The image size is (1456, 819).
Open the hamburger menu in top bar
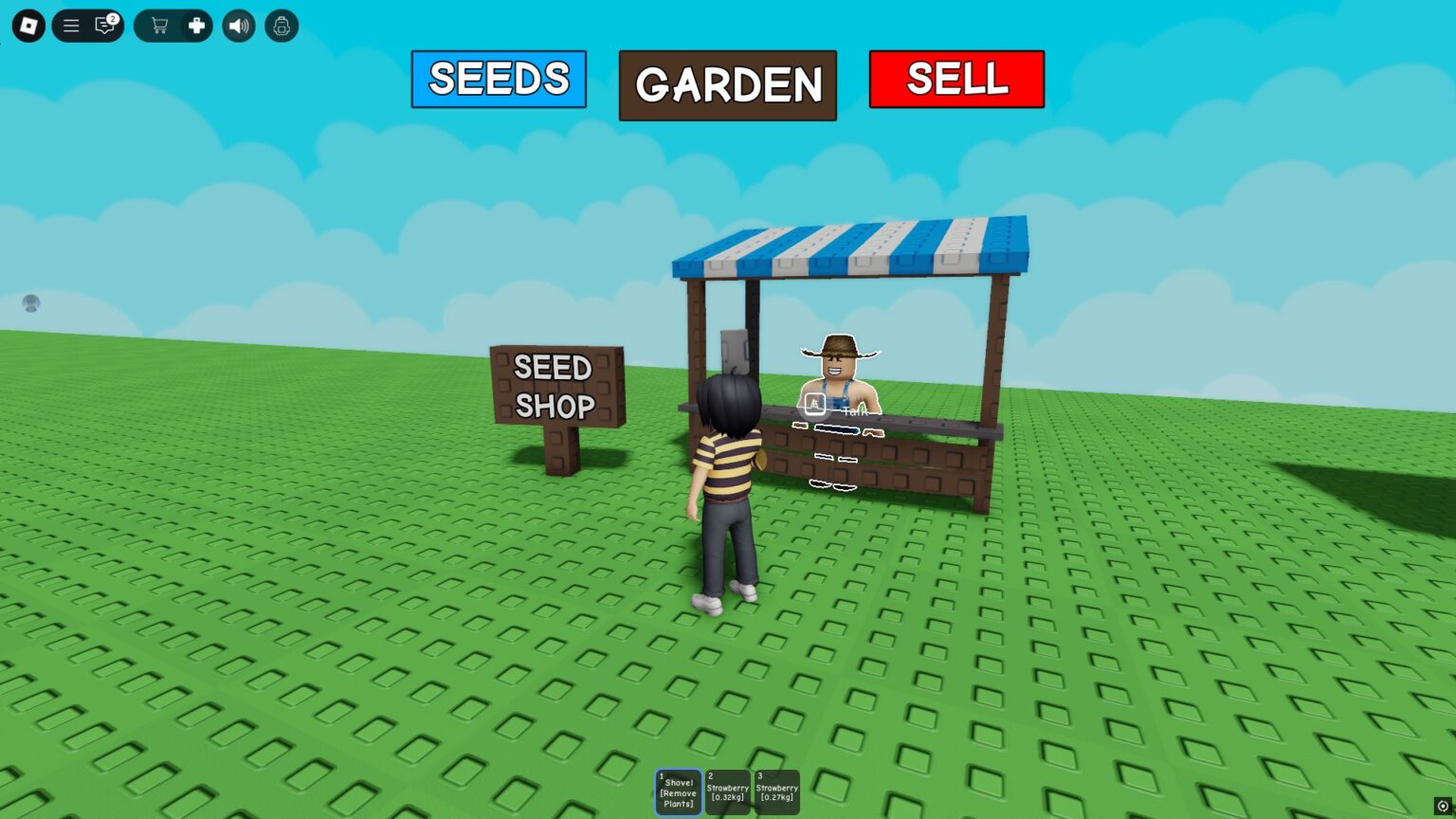pos(71,26)
